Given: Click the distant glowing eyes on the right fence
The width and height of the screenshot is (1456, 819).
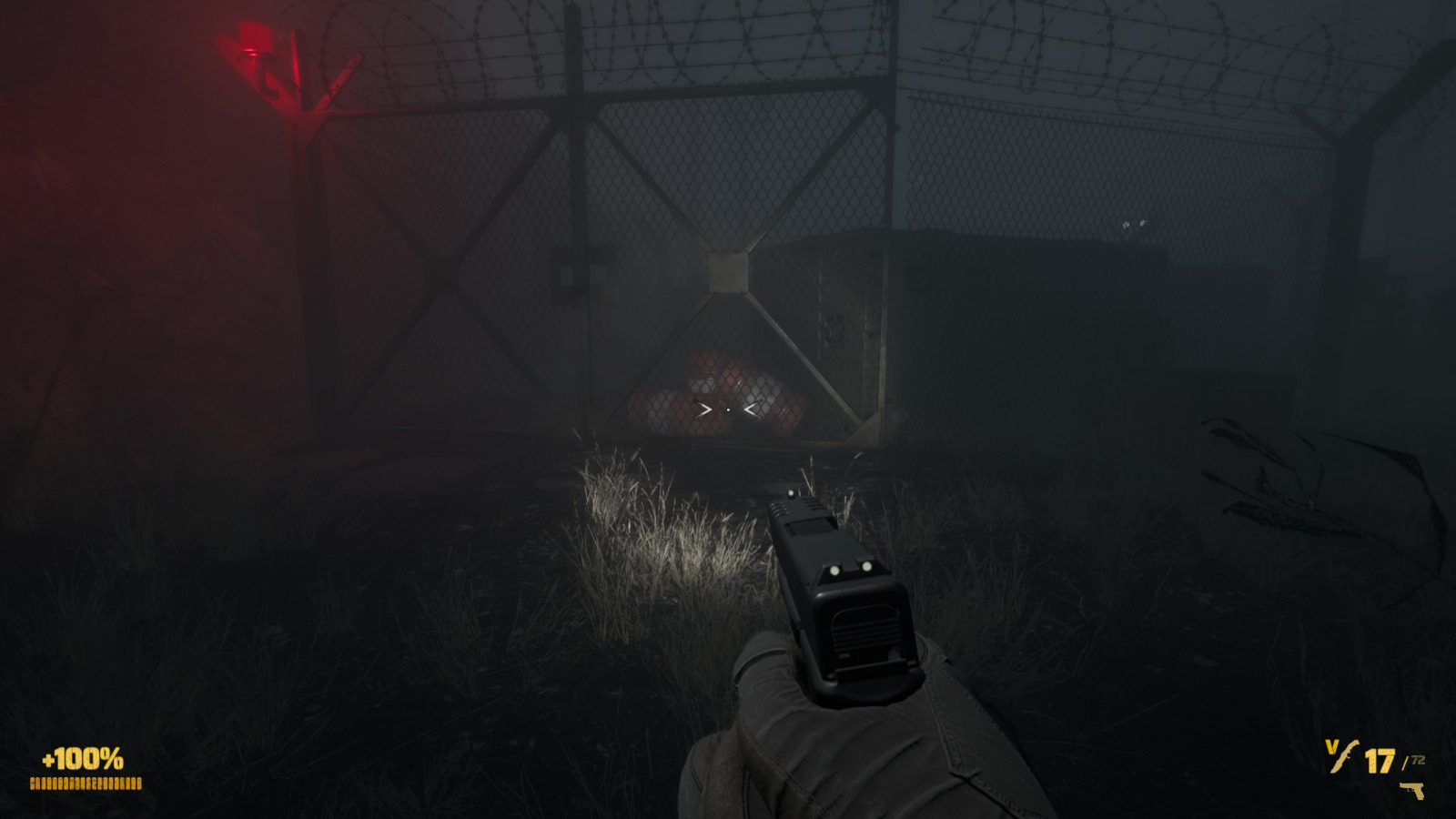Looking at the screenshot, I should click(x=1134, y=223).
